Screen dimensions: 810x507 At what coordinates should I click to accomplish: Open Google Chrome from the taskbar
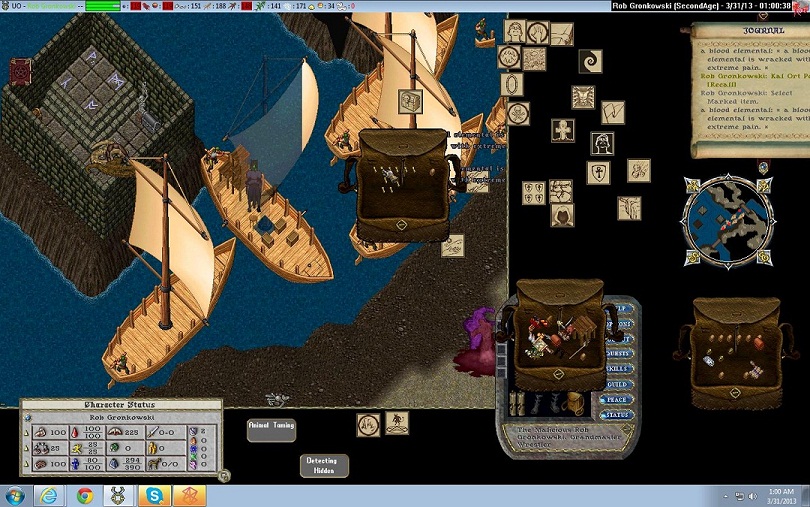[84, 494]
